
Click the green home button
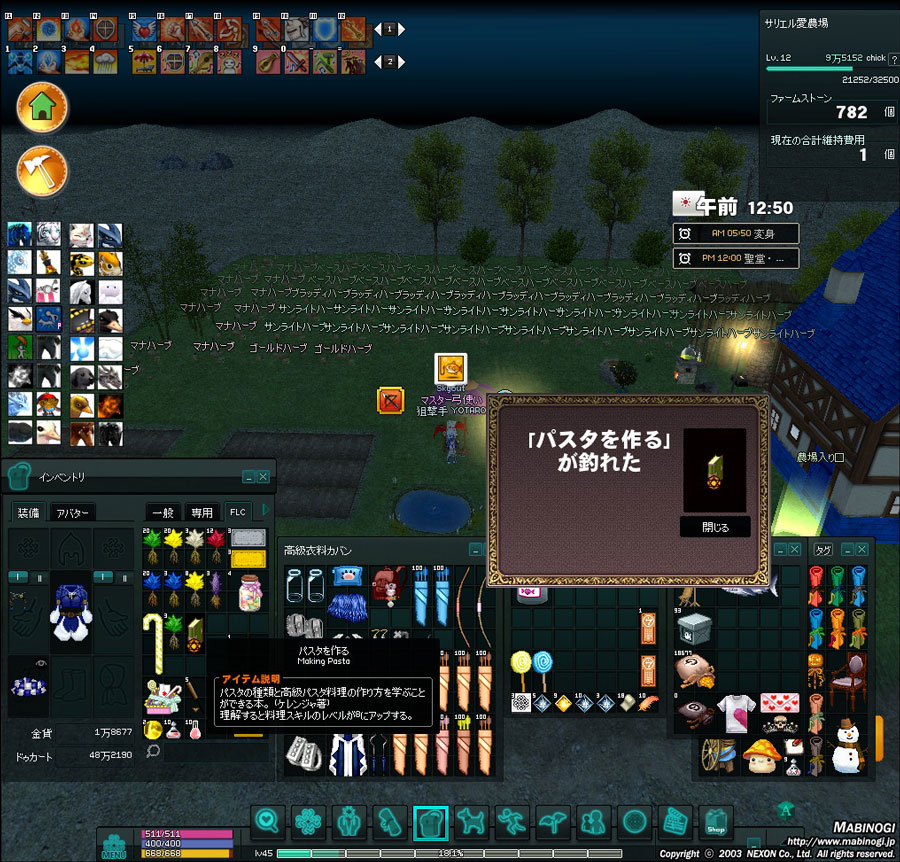tap(42, 108)
